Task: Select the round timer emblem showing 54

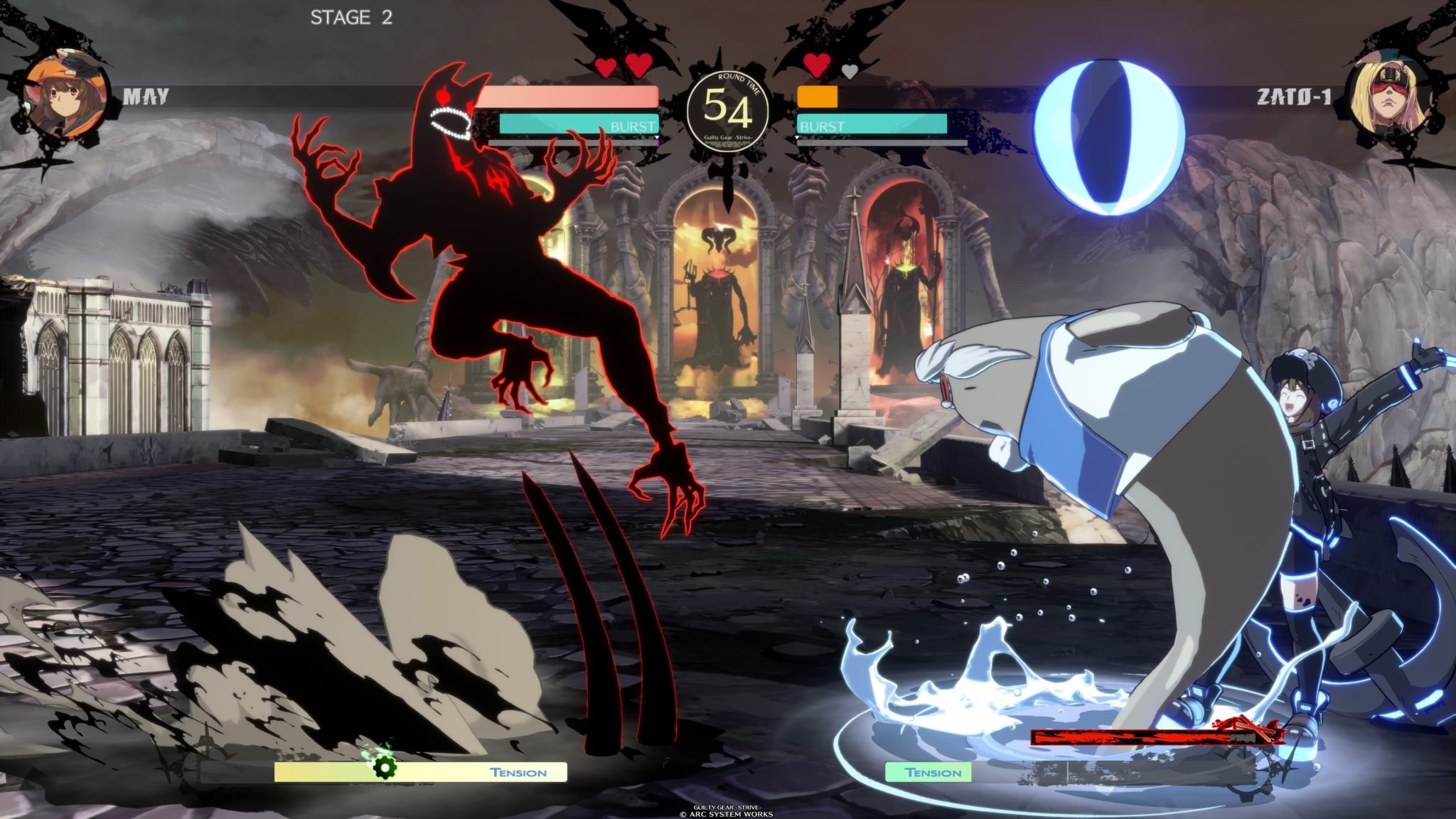Action: [x=727, y=107]
